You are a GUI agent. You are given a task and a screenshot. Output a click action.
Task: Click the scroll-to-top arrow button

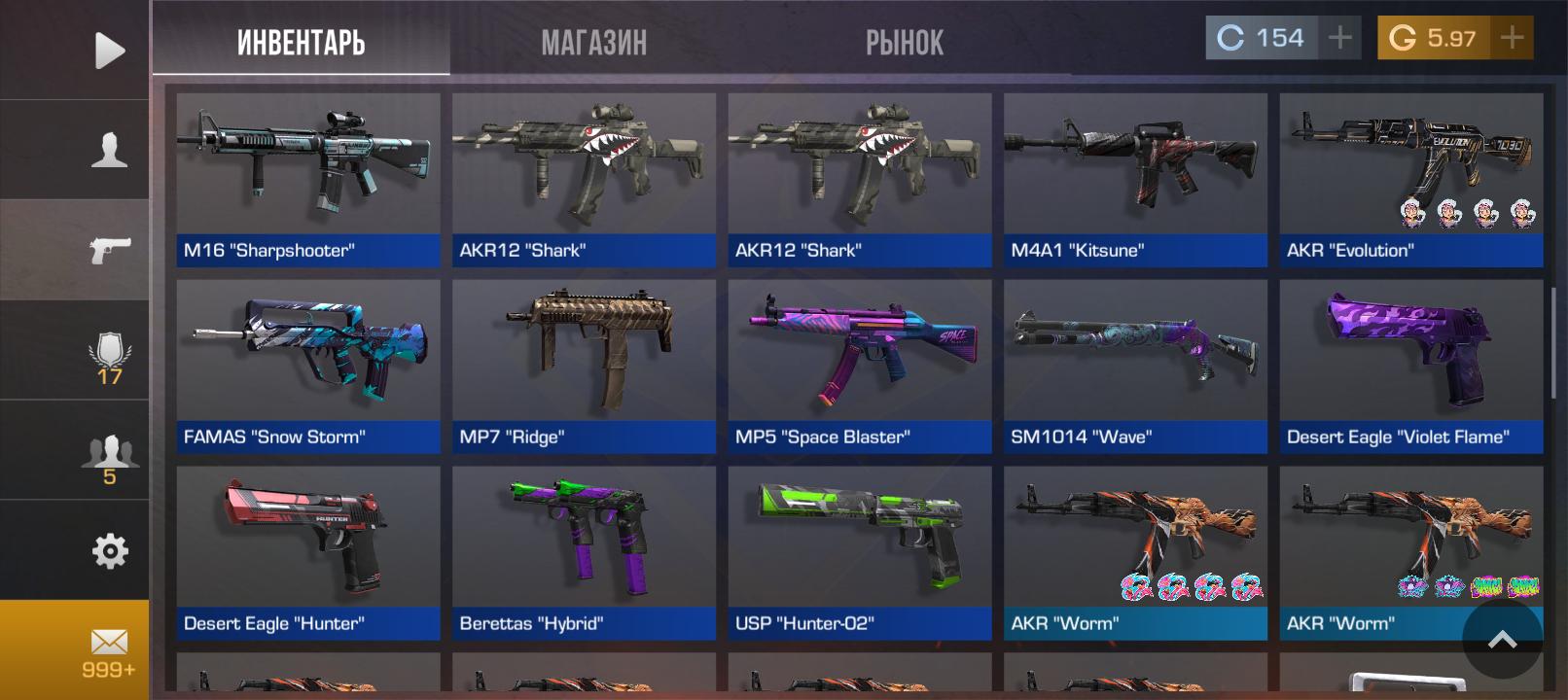[1502, 639]
